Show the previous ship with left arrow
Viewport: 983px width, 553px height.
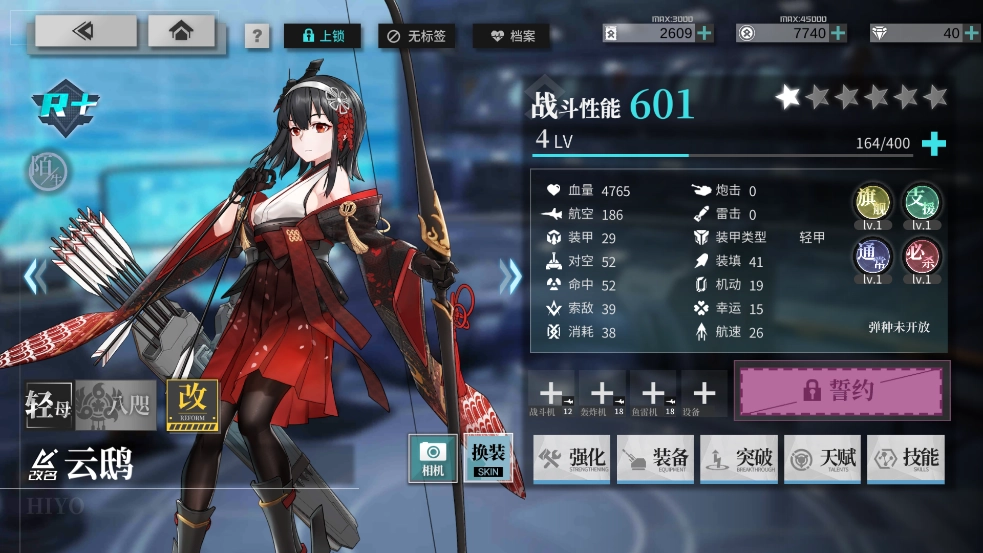coord(35,275)
